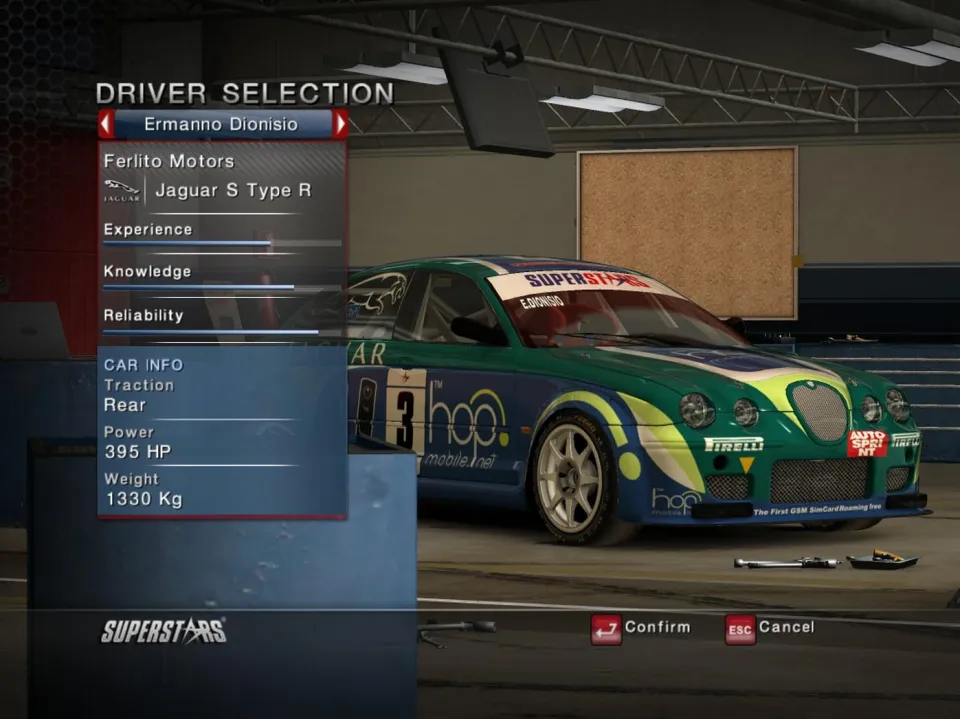Select the next driver with right arrow
The image size is (960, 719).
pyautogui.click(x=341, y=125)
